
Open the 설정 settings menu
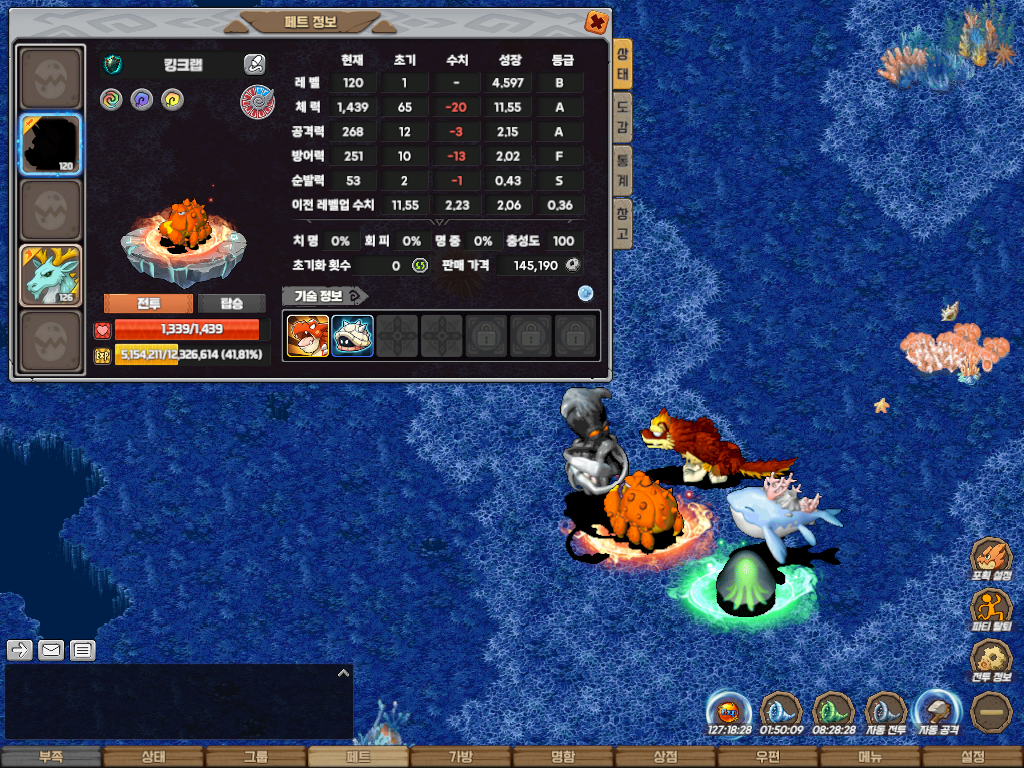[972, 757]
